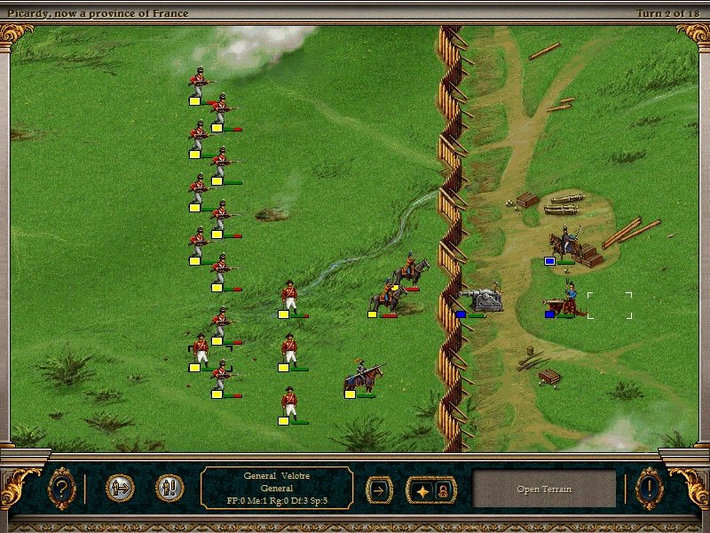Click the second round icon button
Screen dimensions: 710x533
(x=169, y=488)
